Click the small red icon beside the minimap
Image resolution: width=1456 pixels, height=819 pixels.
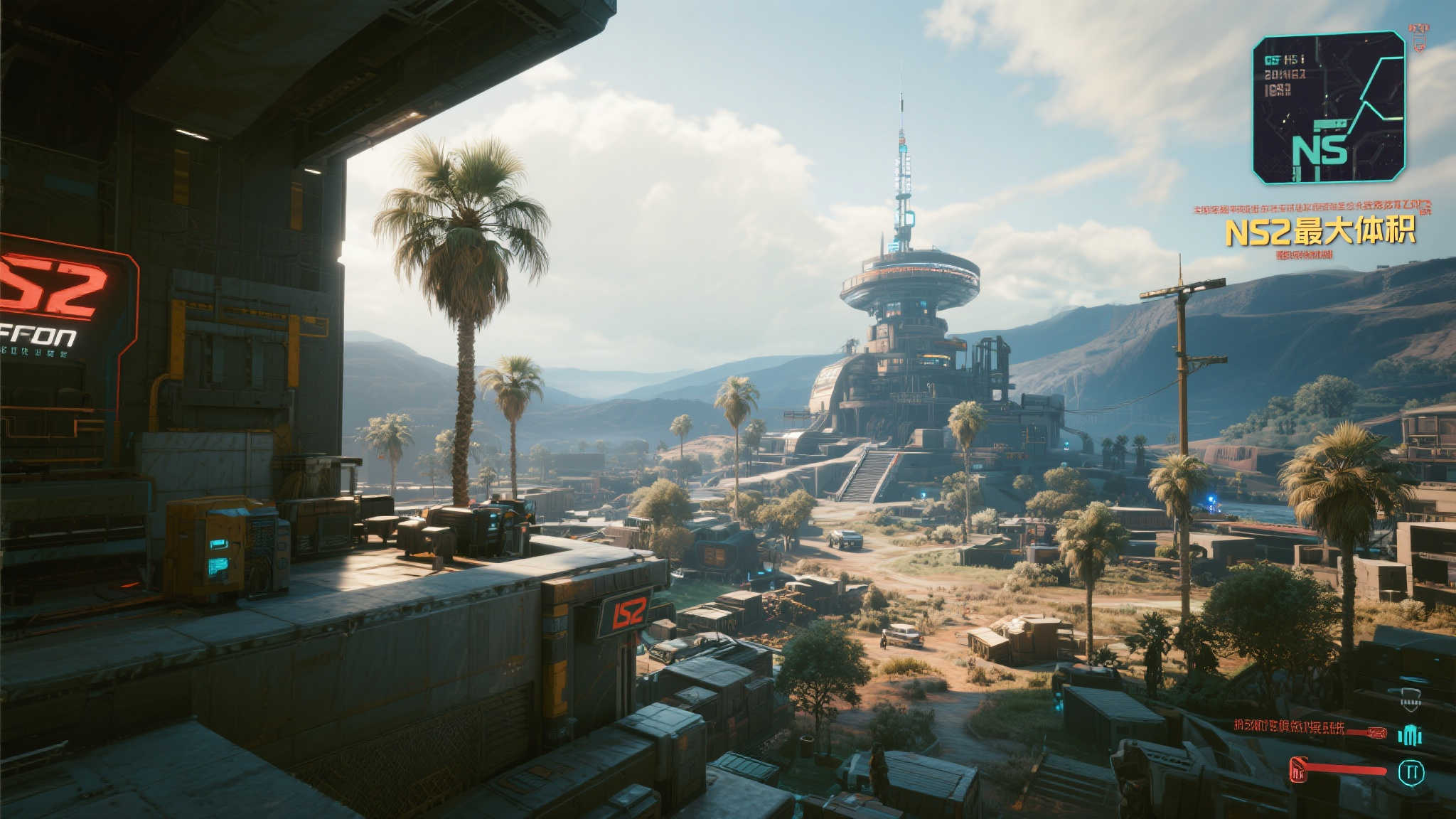tap(1419, 36)
